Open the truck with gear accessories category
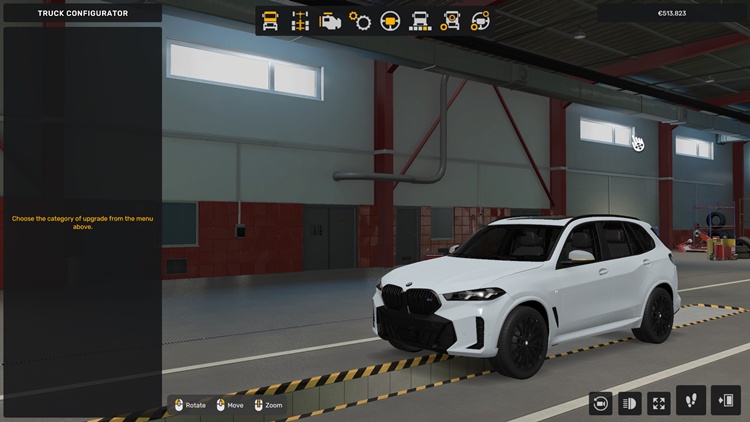This screenshot has height=422, width=750. (451, 20)
